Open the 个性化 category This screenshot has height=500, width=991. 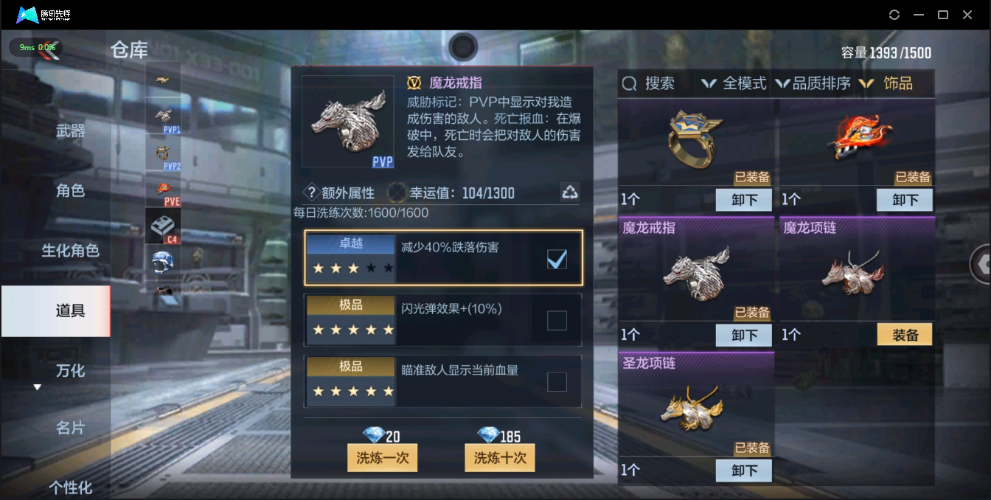pos(70,488)
